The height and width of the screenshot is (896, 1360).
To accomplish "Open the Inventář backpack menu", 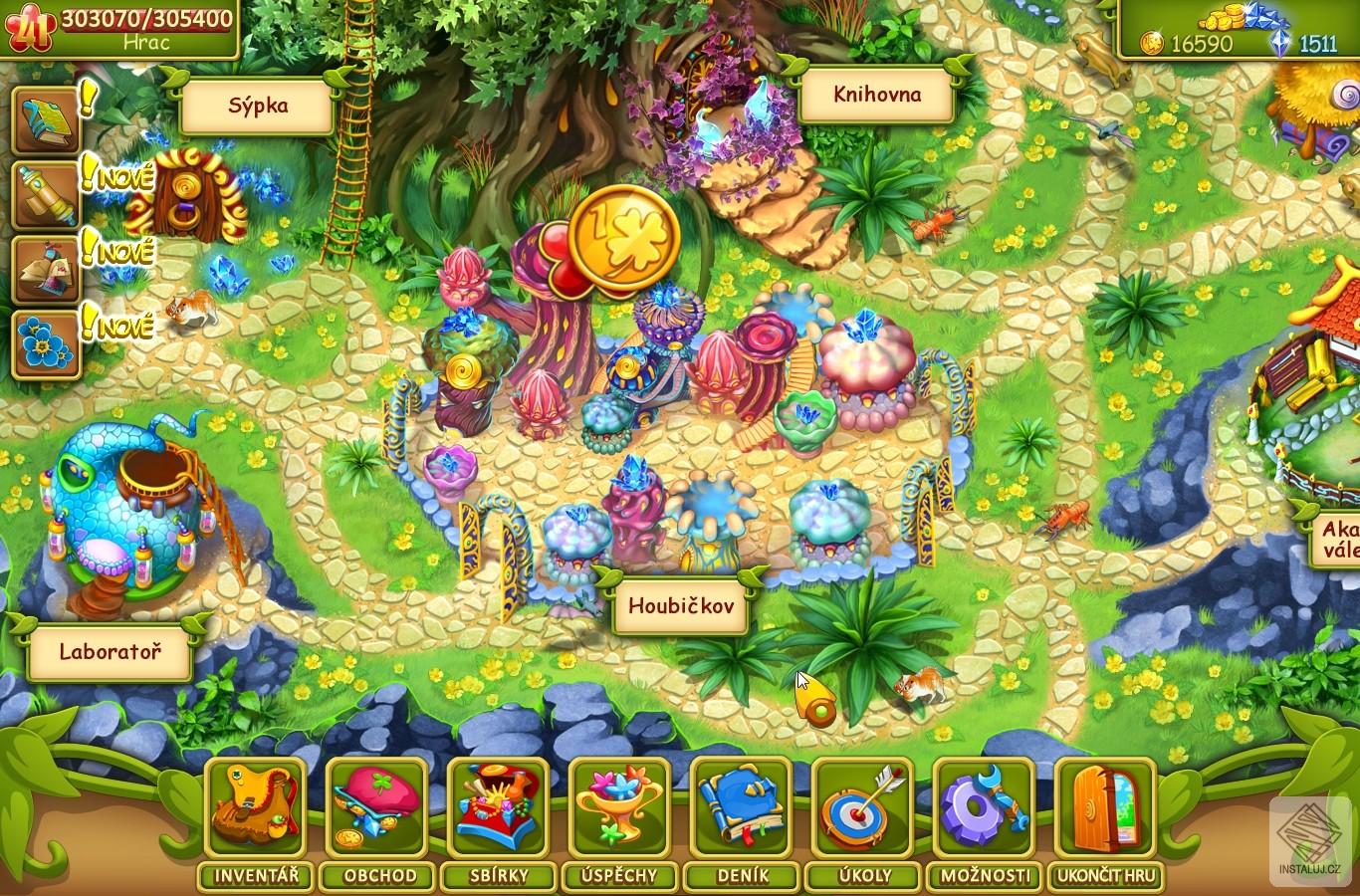I will click(x=255, y=806).
